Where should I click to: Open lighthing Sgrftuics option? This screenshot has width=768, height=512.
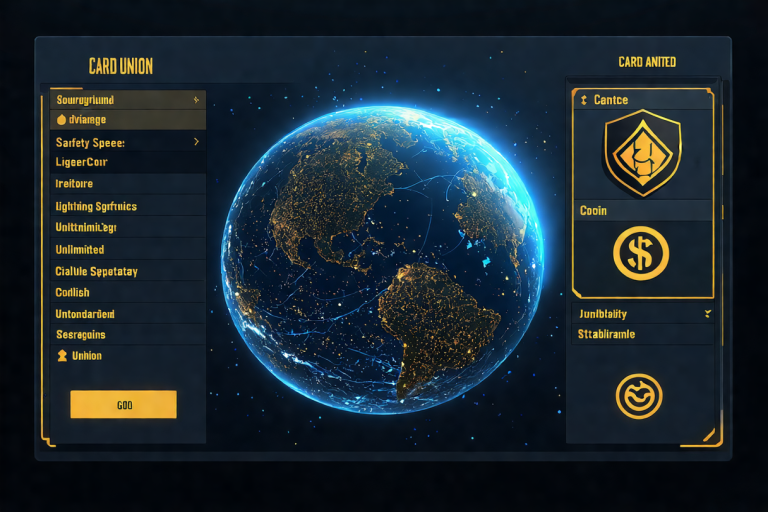pos(127,206)
